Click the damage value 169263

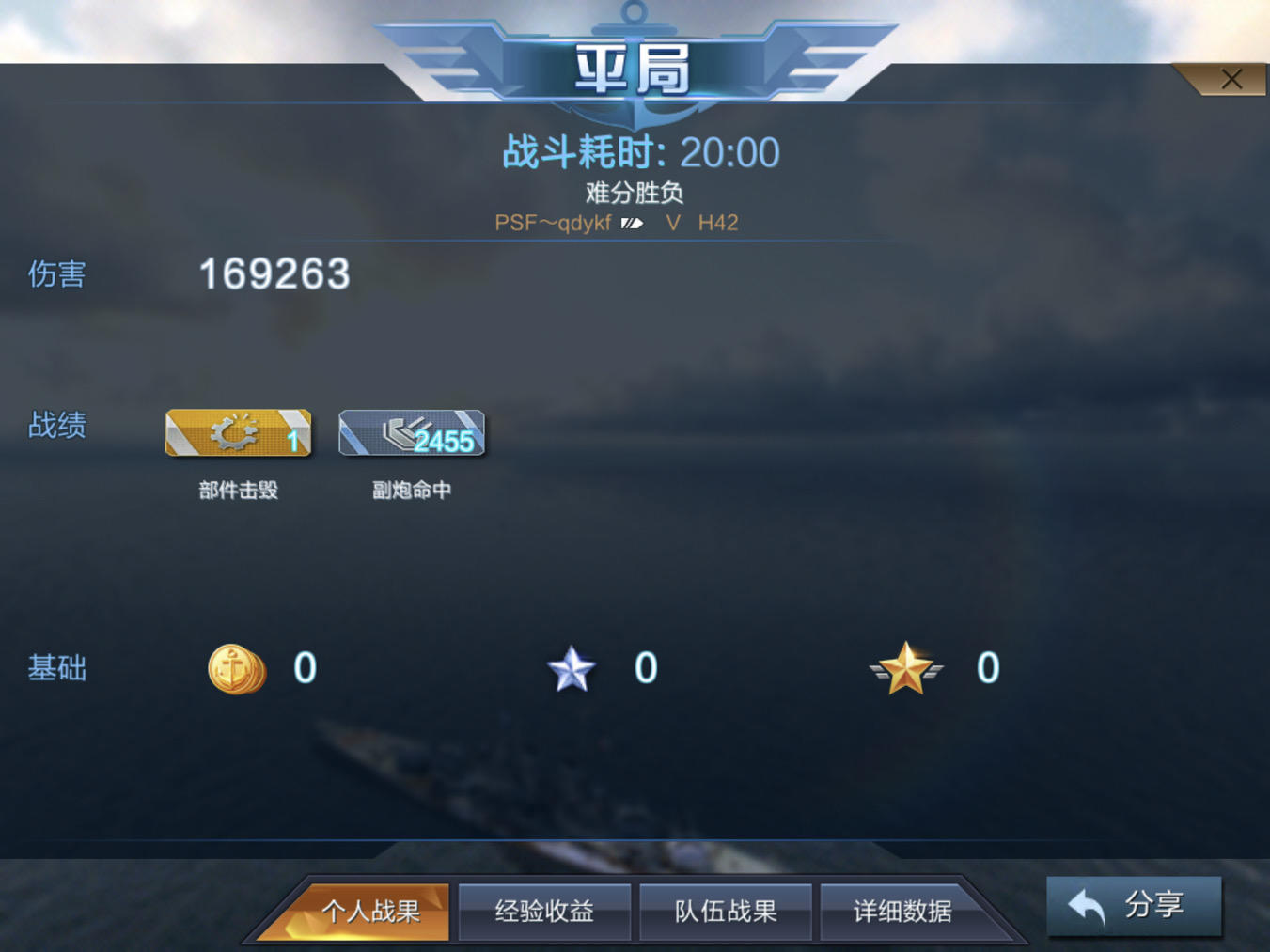coord(273,273)
